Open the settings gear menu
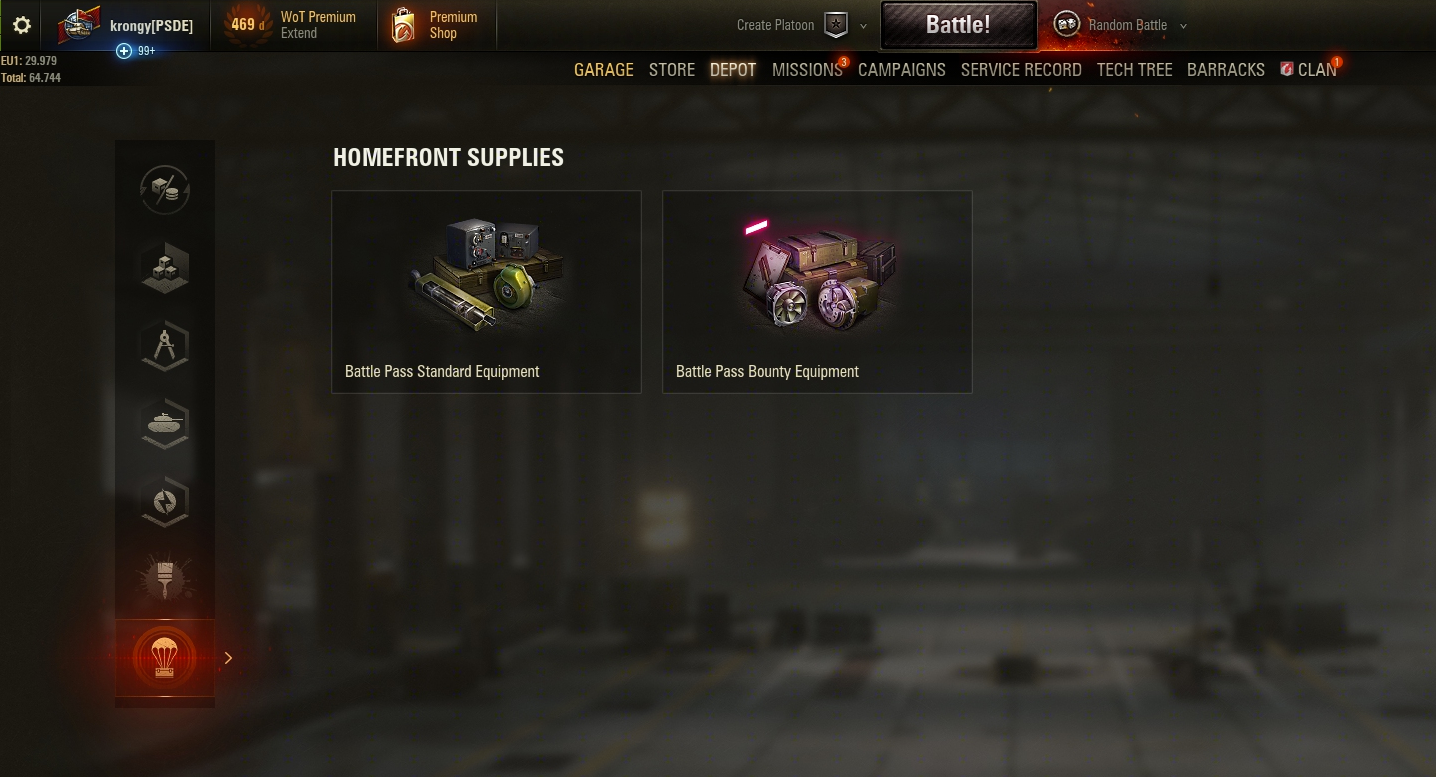This screenshot has height=777, width=1436. 21,25
